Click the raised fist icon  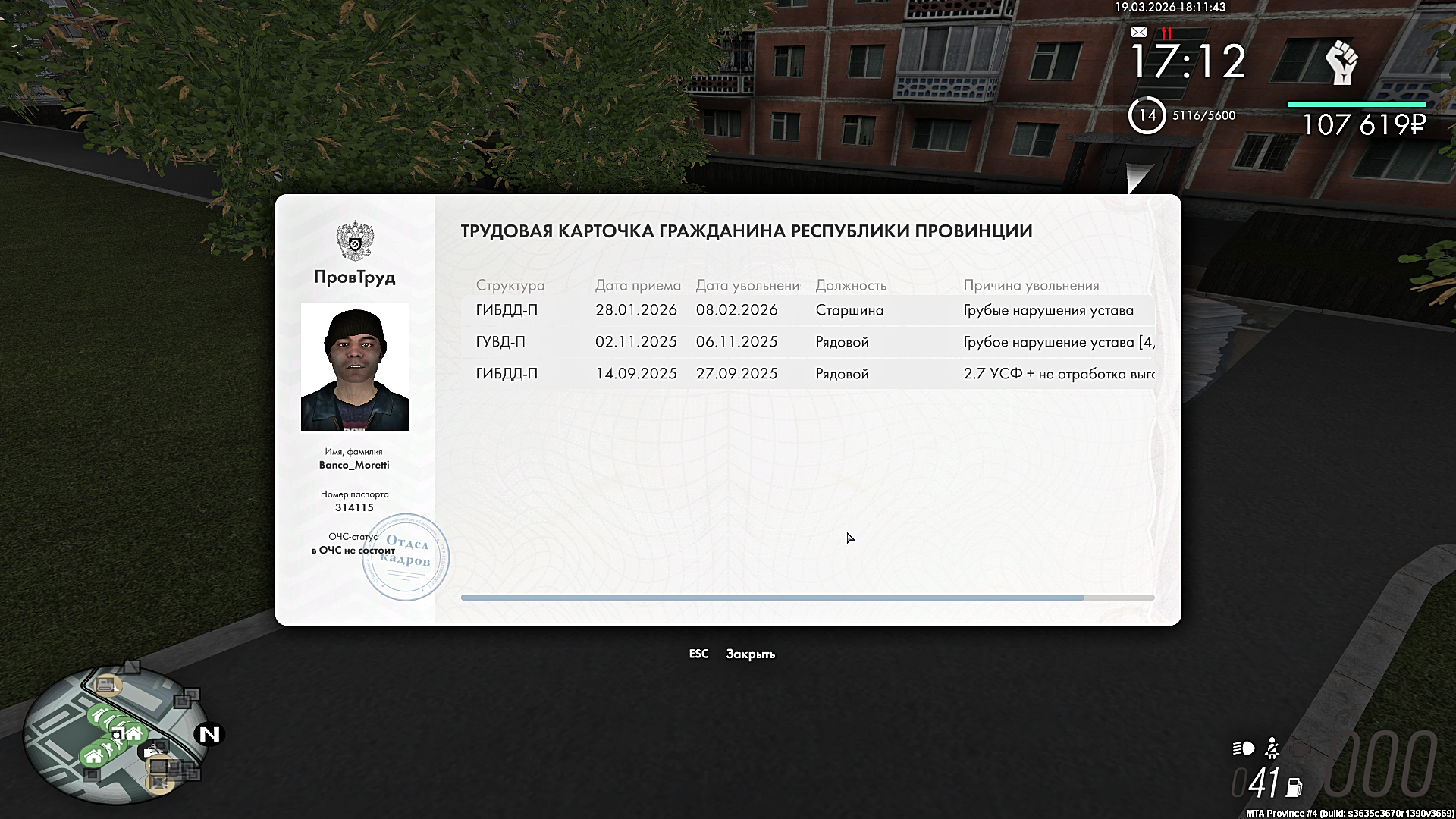click(x=1341, y=63)
